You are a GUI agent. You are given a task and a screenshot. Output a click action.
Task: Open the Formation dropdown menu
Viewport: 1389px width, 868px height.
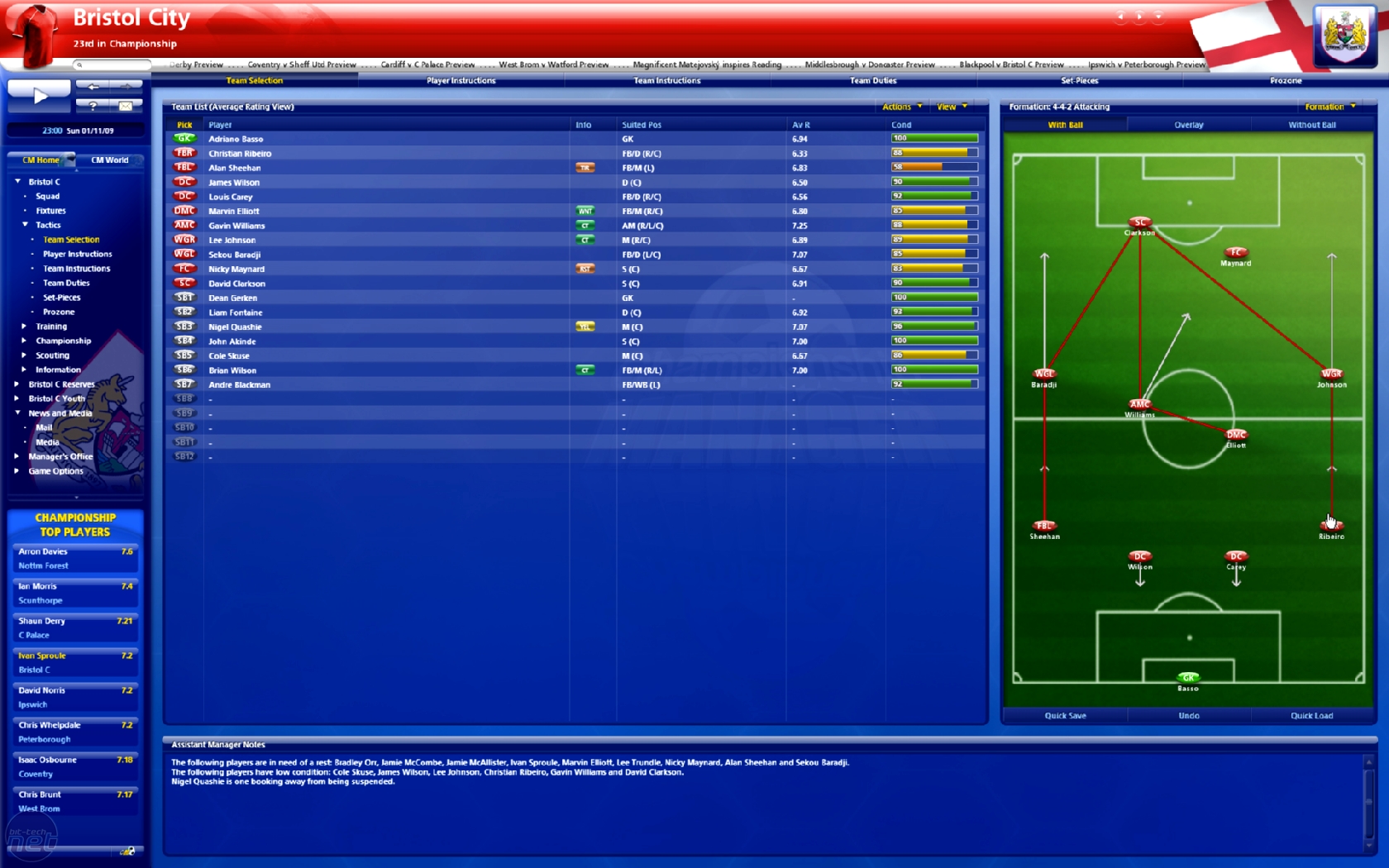[x=1329, y=107]
